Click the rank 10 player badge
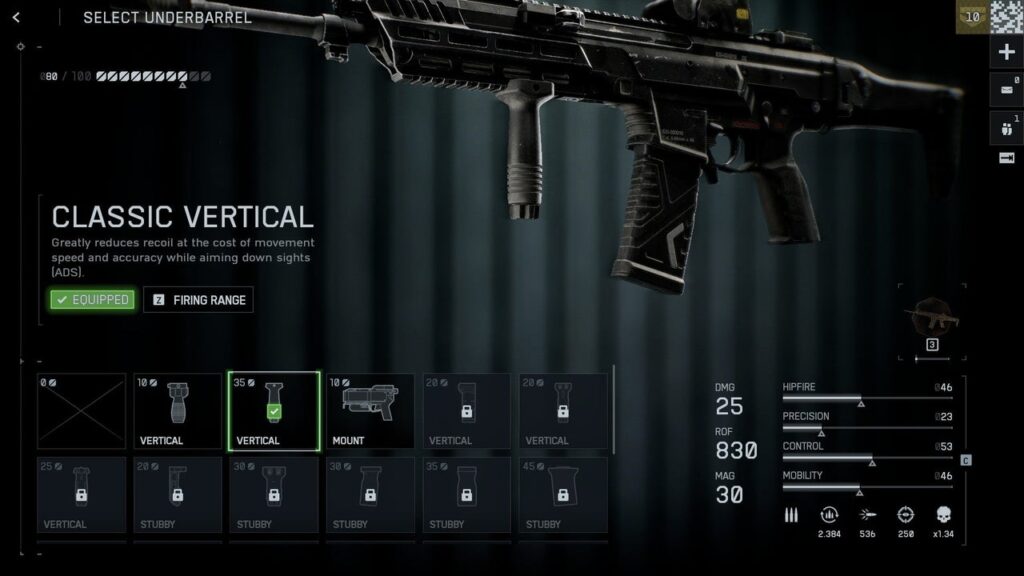The height and width of the screenshot is (576, 1024). coord(970,17)
